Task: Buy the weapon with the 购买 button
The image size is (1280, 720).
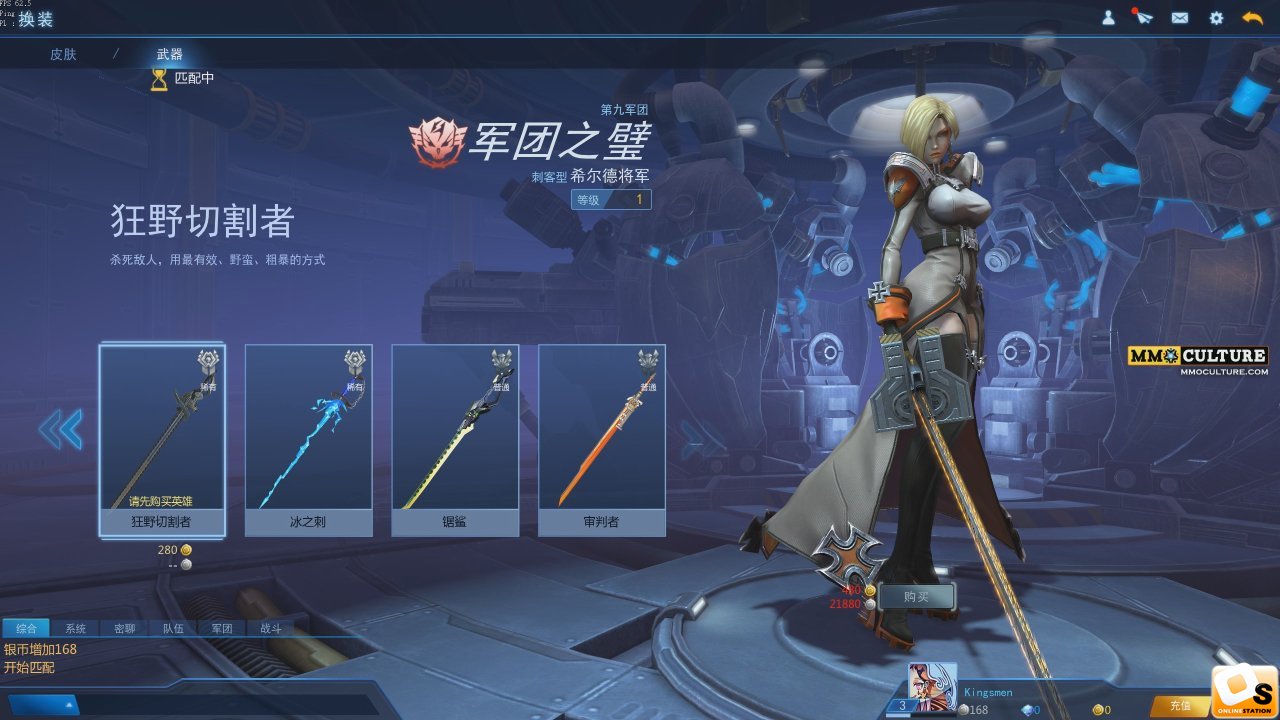Action: (916, 596)
